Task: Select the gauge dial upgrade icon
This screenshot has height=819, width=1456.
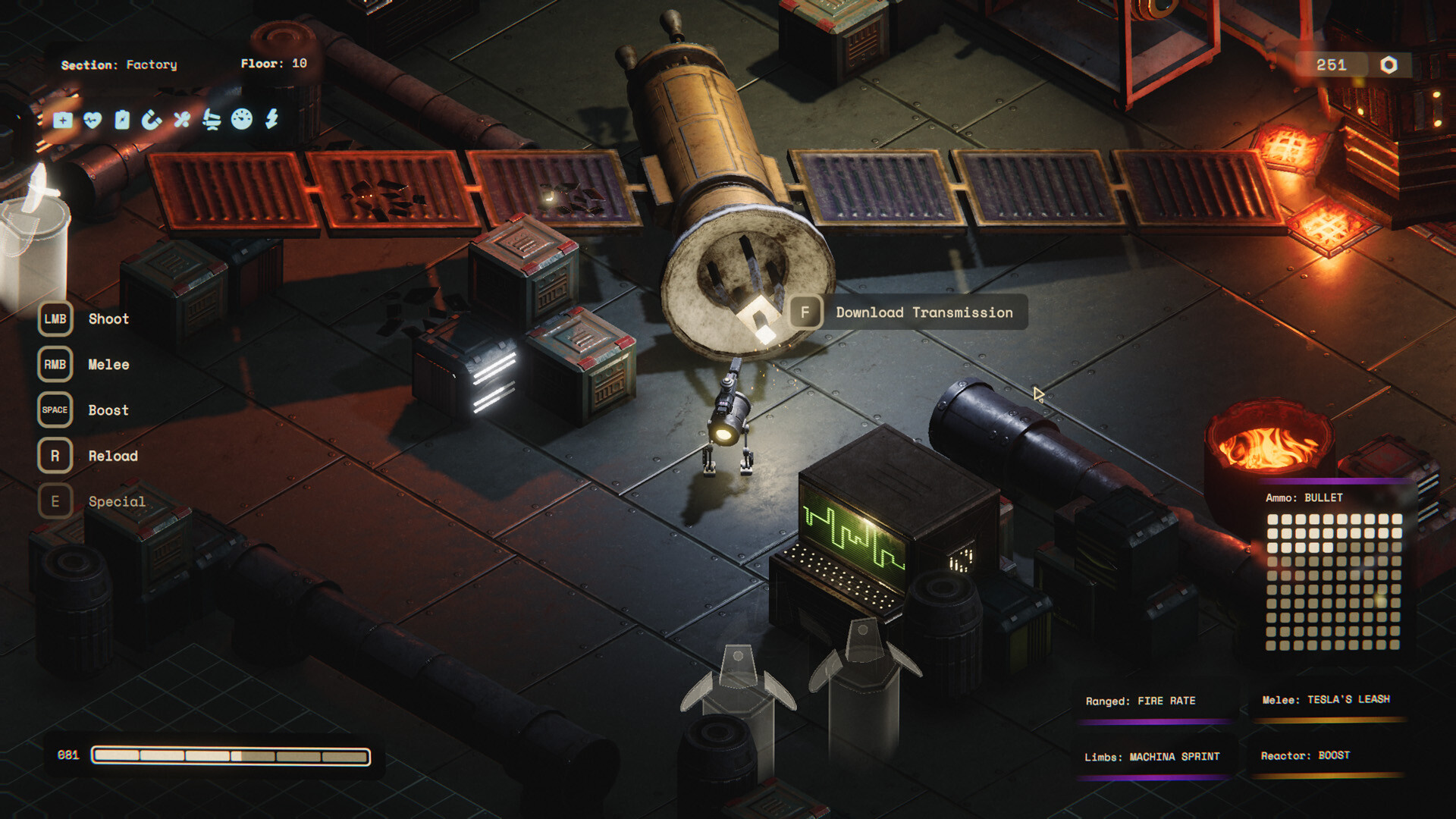Action: point(242,119)
